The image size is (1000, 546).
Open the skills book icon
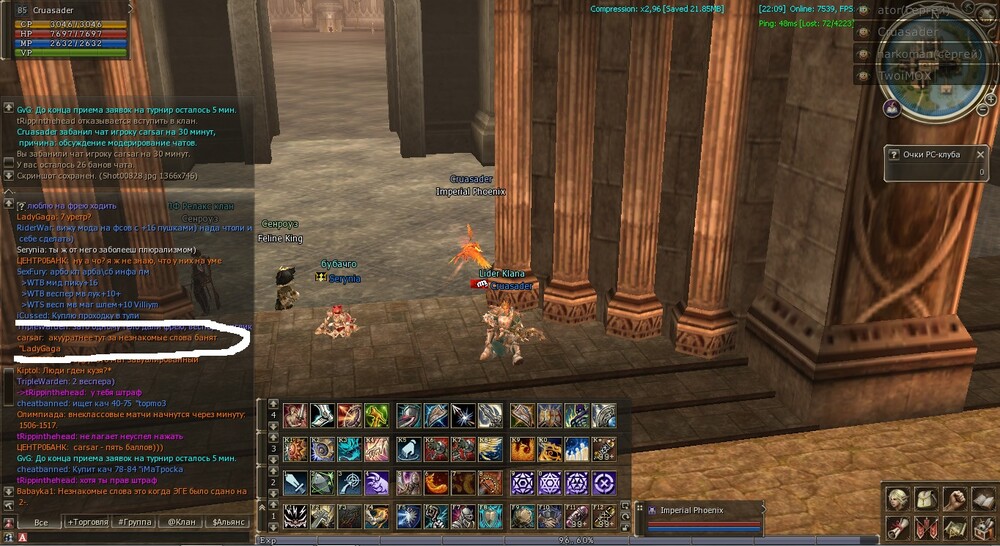point(984,499)
